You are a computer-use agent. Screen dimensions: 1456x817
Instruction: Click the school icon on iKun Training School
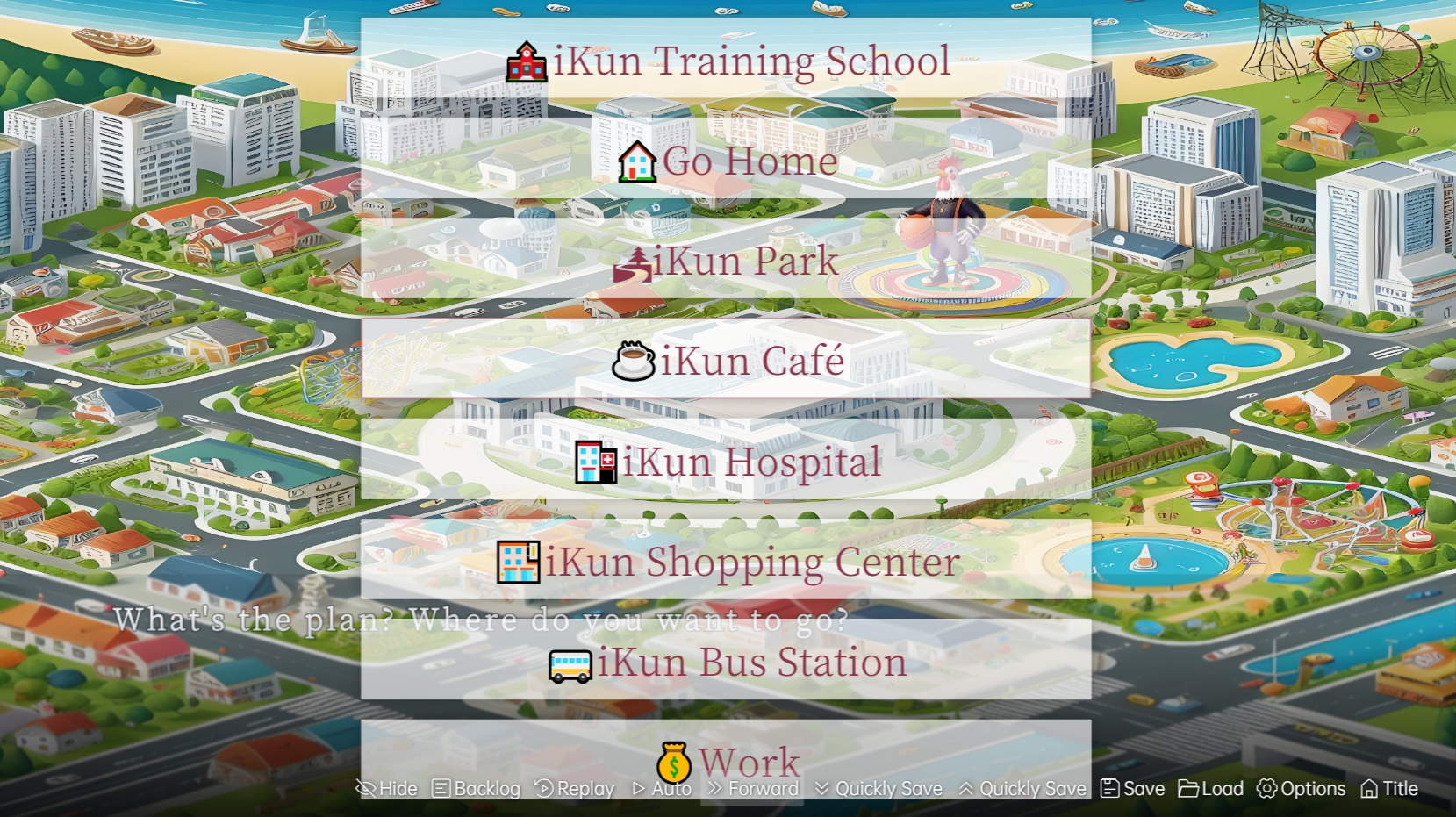[525, 60]
